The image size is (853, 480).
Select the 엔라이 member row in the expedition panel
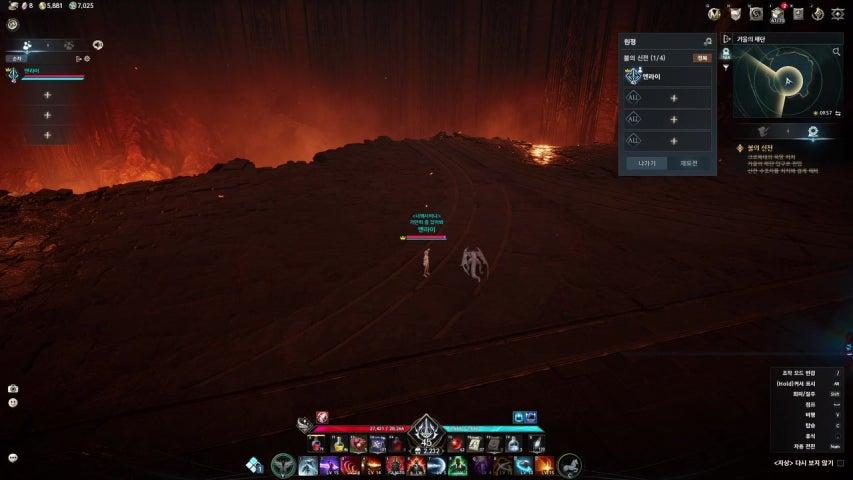point(667,76)
